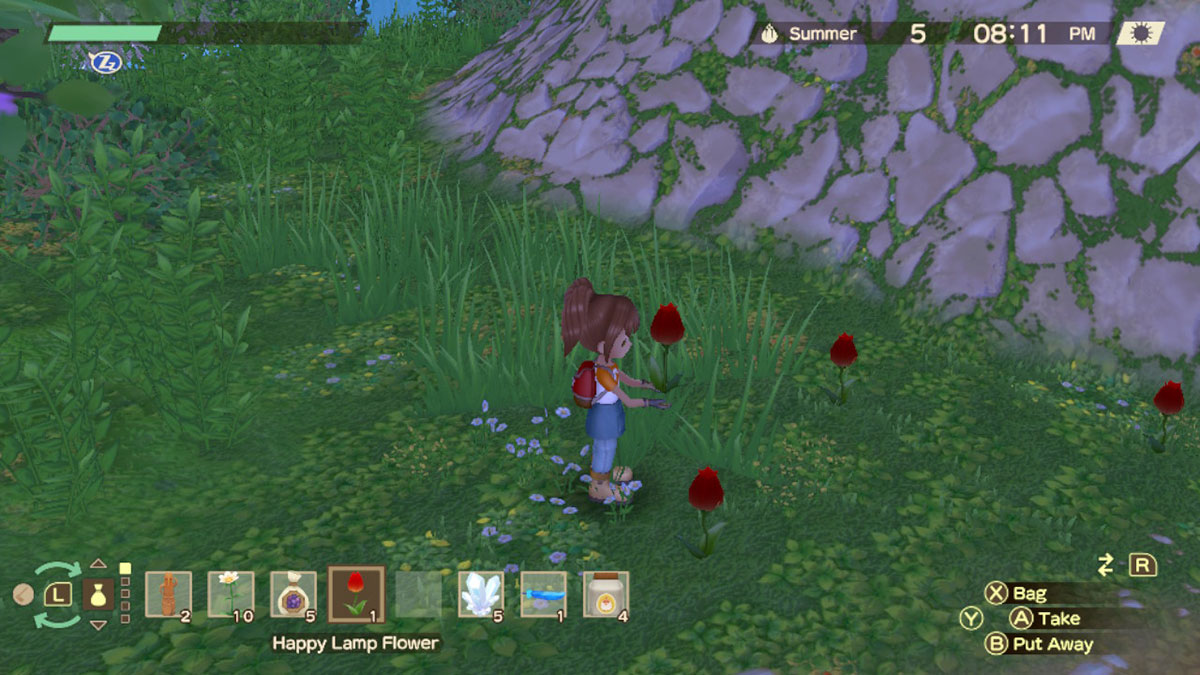
Task: Select the Happy Lamp Flower slot
Action: pos(356,594)
